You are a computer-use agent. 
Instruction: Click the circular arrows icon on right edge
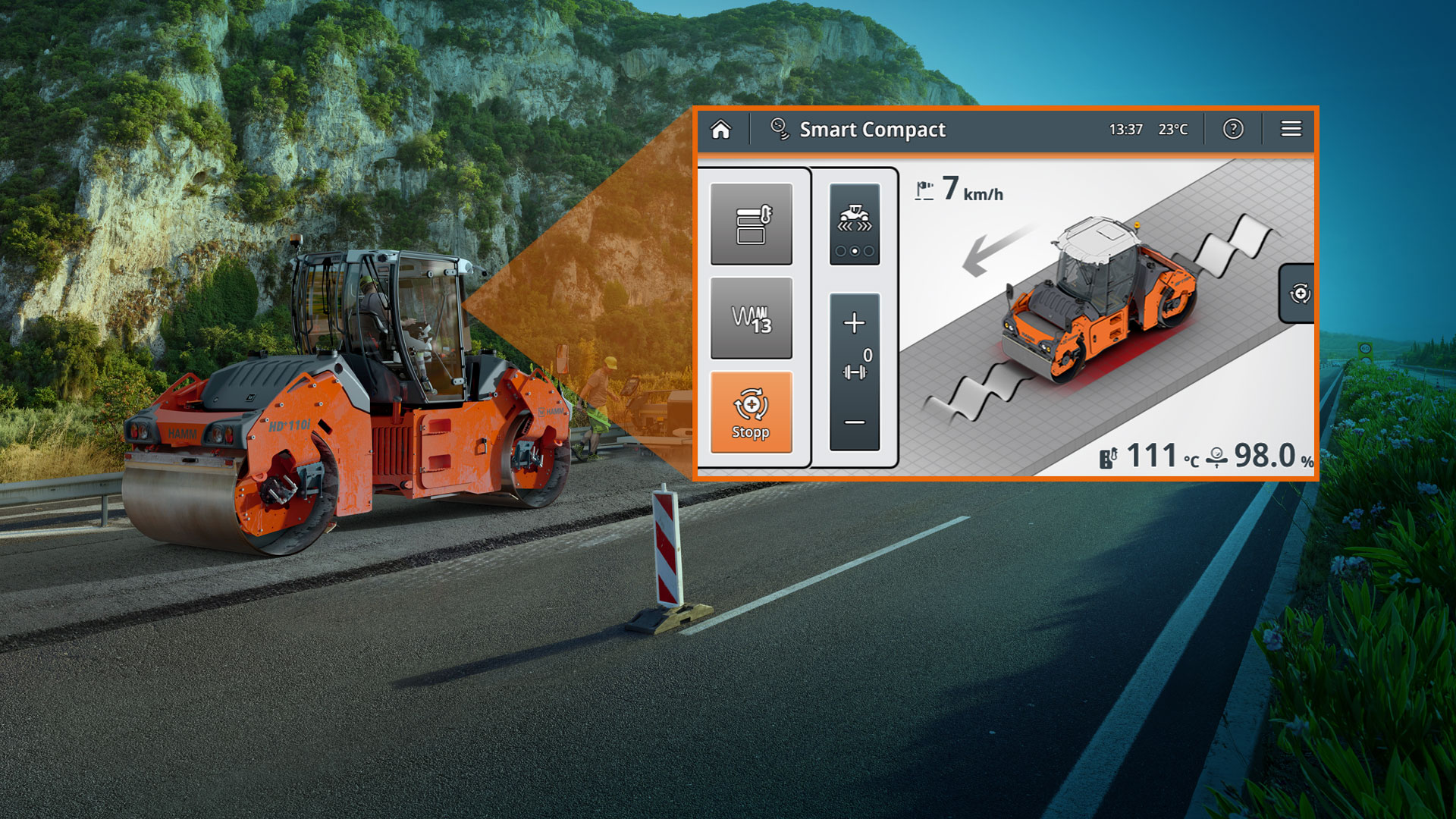coord(1298,295)
